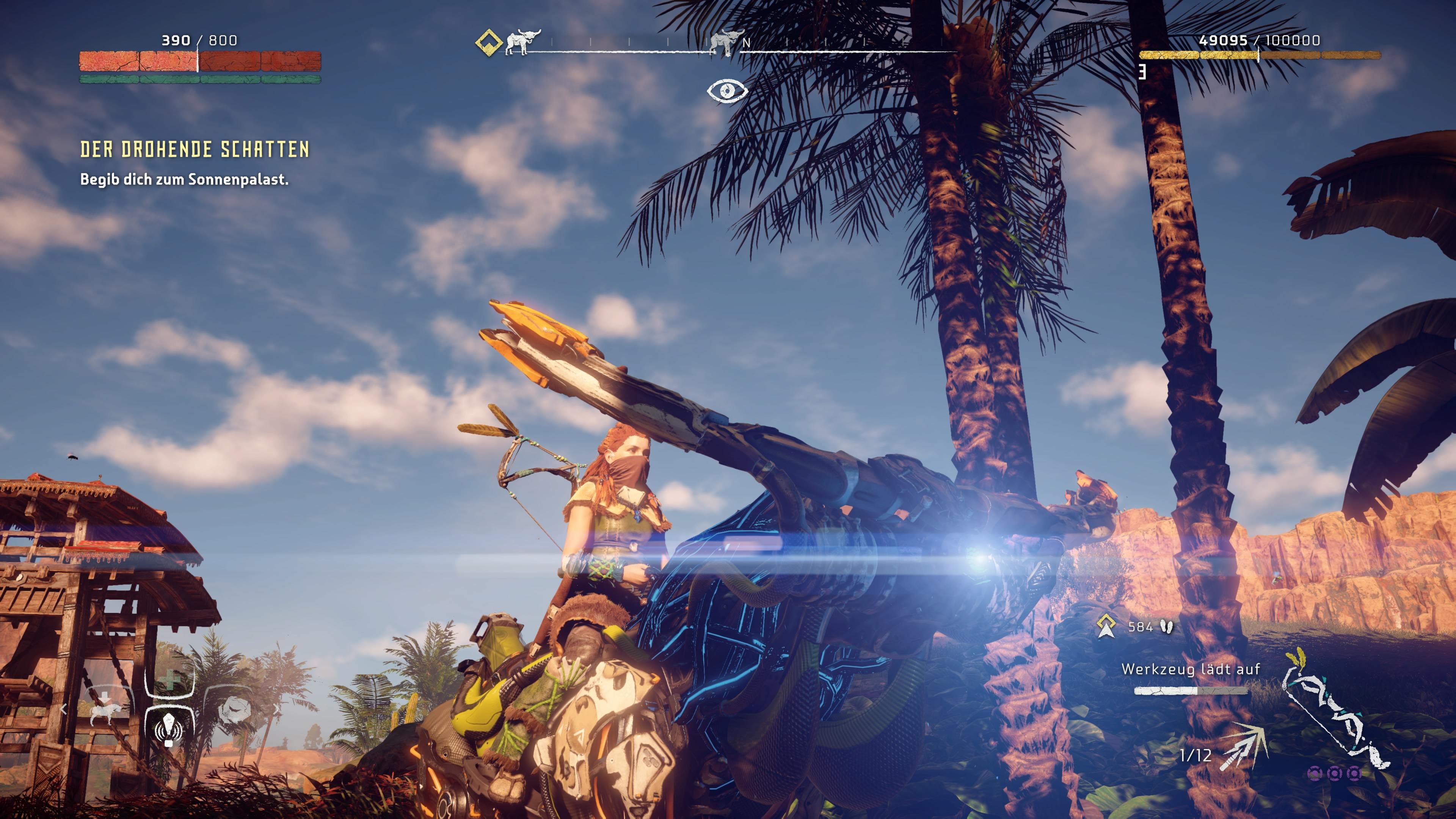Use the green cross healing slot
The width and height of the screenshot is (1456, 819).
[169, 681]
